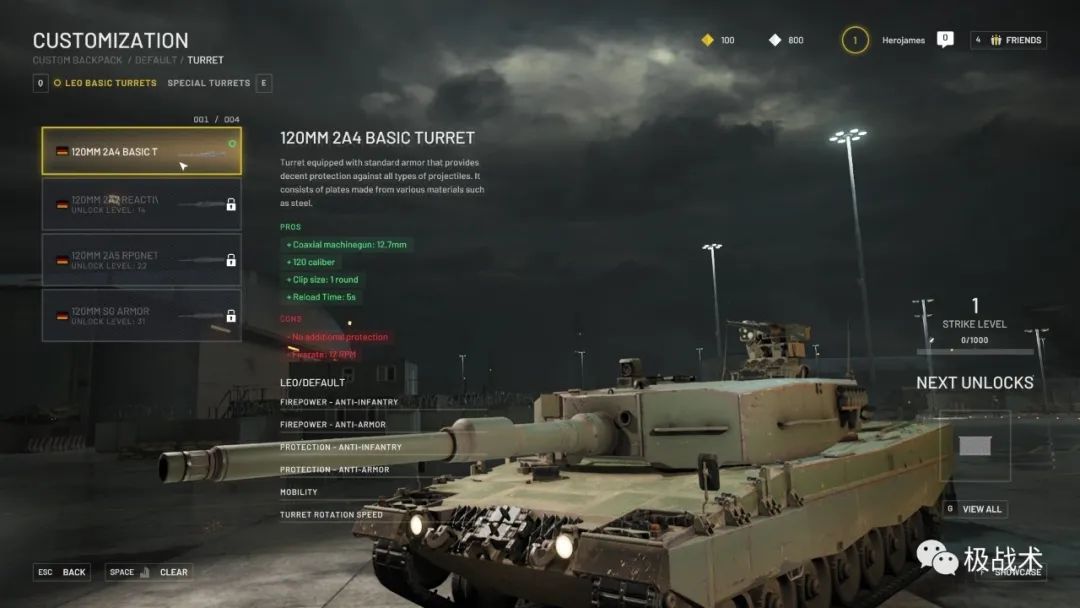Choose the locked 120MM Reactive turret

tap(141, 205)
